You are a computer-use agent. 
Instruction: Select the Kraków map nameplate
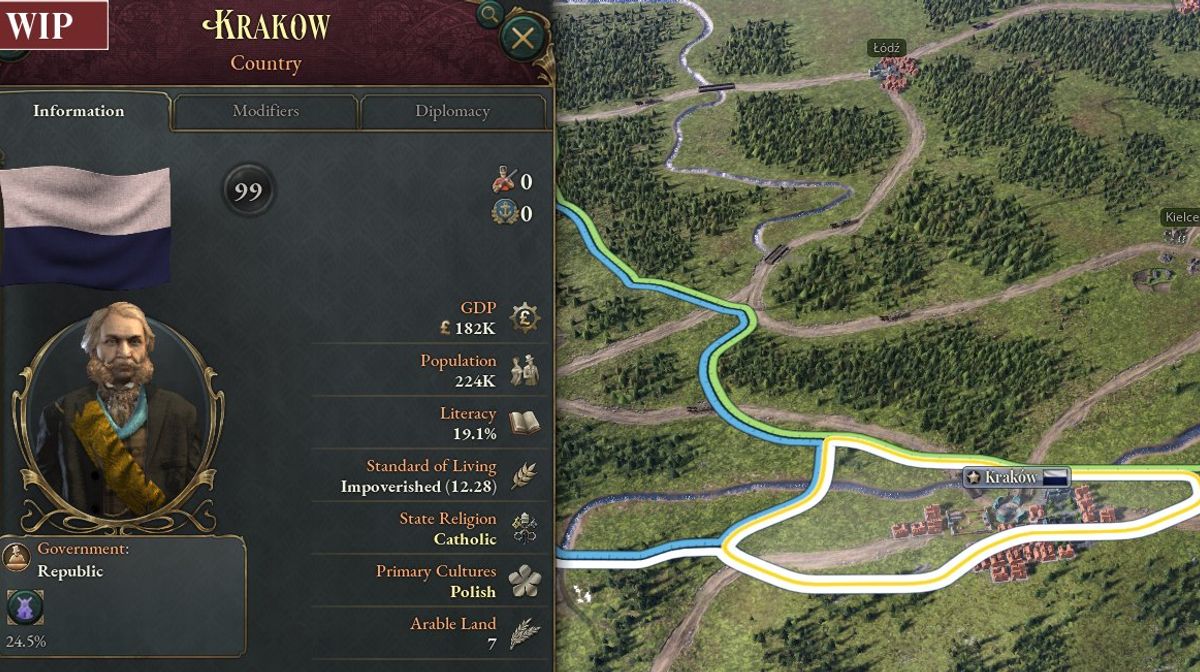1015,477
